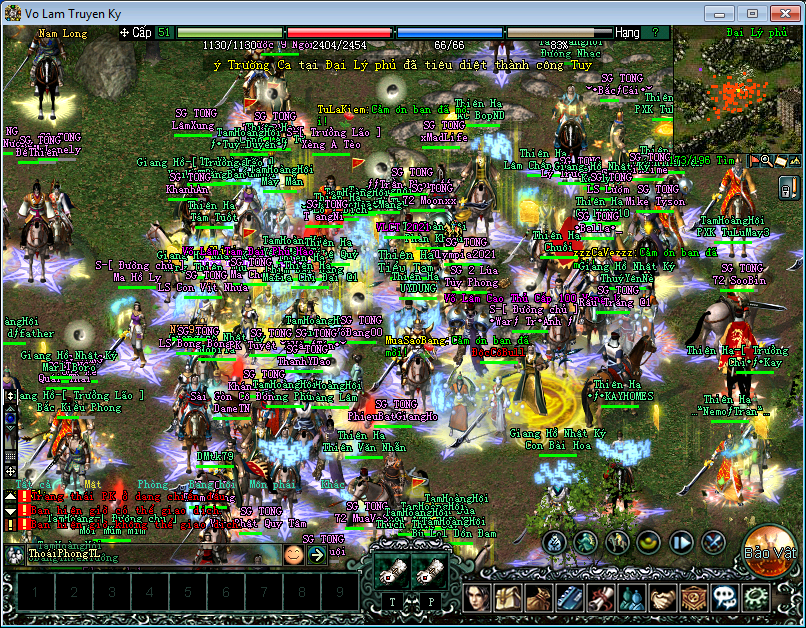Toggle the horse mount icon
Viewport: 806px width, 628px height.
(x=617, y=542)
